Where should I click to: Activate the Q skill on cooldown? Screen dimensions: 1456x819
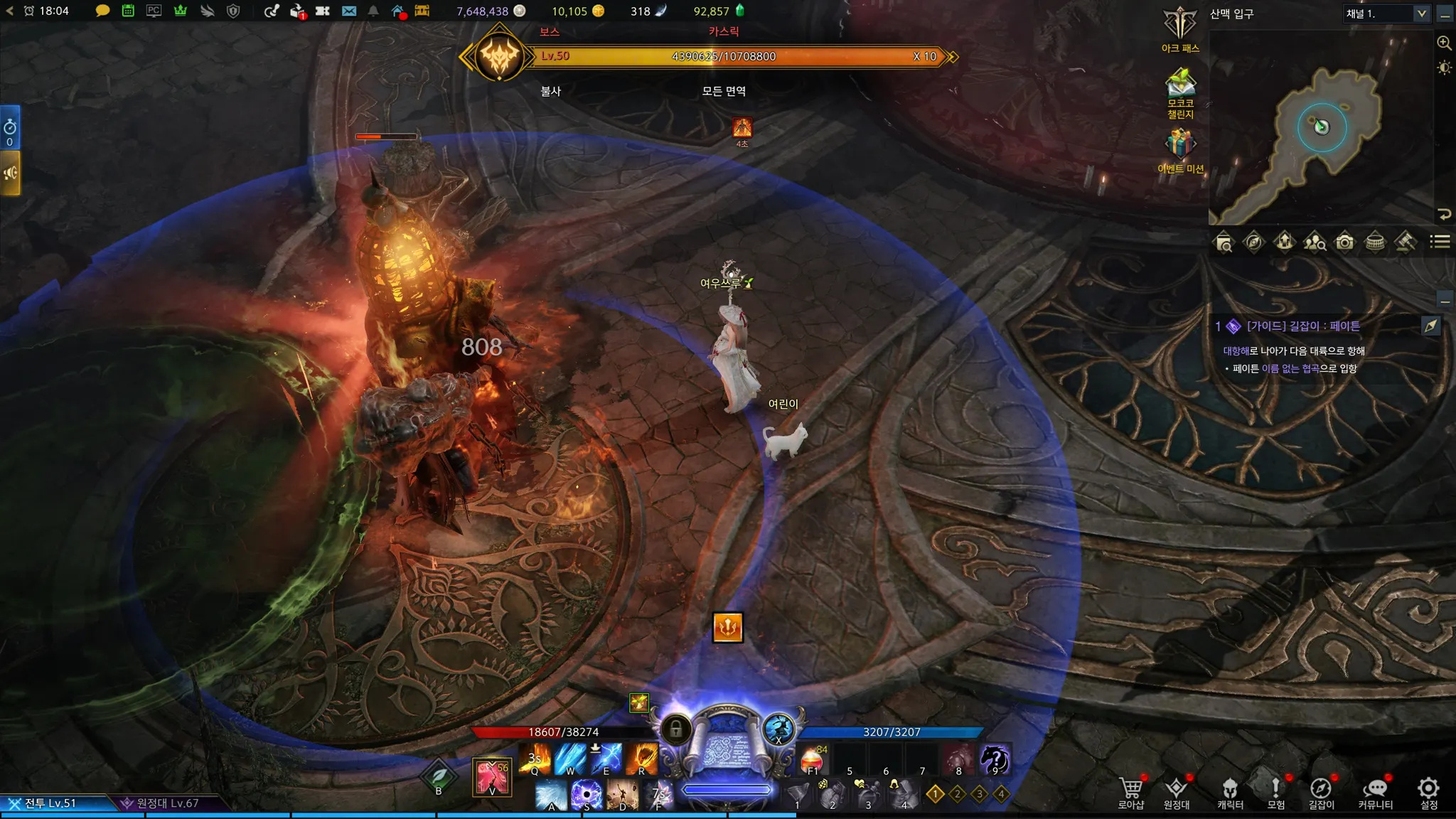tap(535, 759)
